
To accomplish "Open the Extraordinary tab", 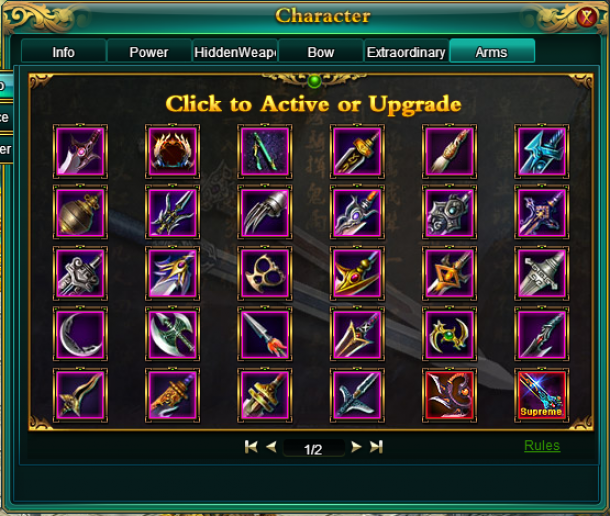I will 406,52.
